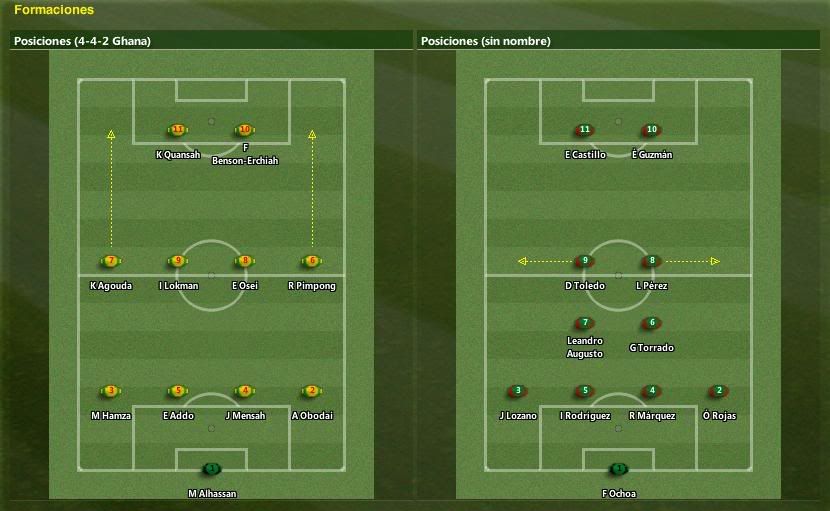The width and height of the screenshot is (830, 511).
Task: Select striker K Quansah's shirt marker
Action: 178,130
